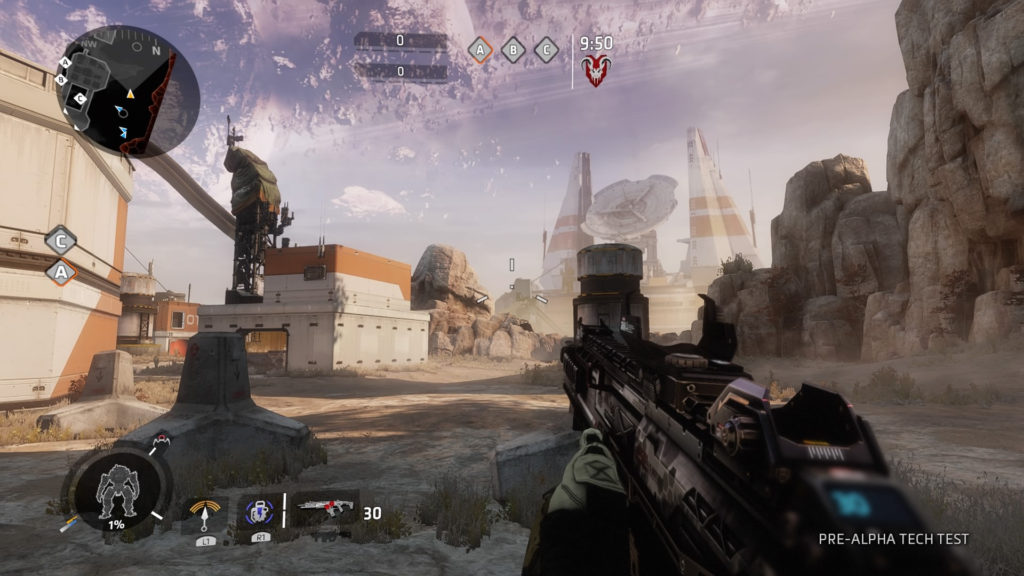The image size is (1024, 576).
Task: Click hardpoint B icon beside the scores
Action: click(x=513, y=50)
